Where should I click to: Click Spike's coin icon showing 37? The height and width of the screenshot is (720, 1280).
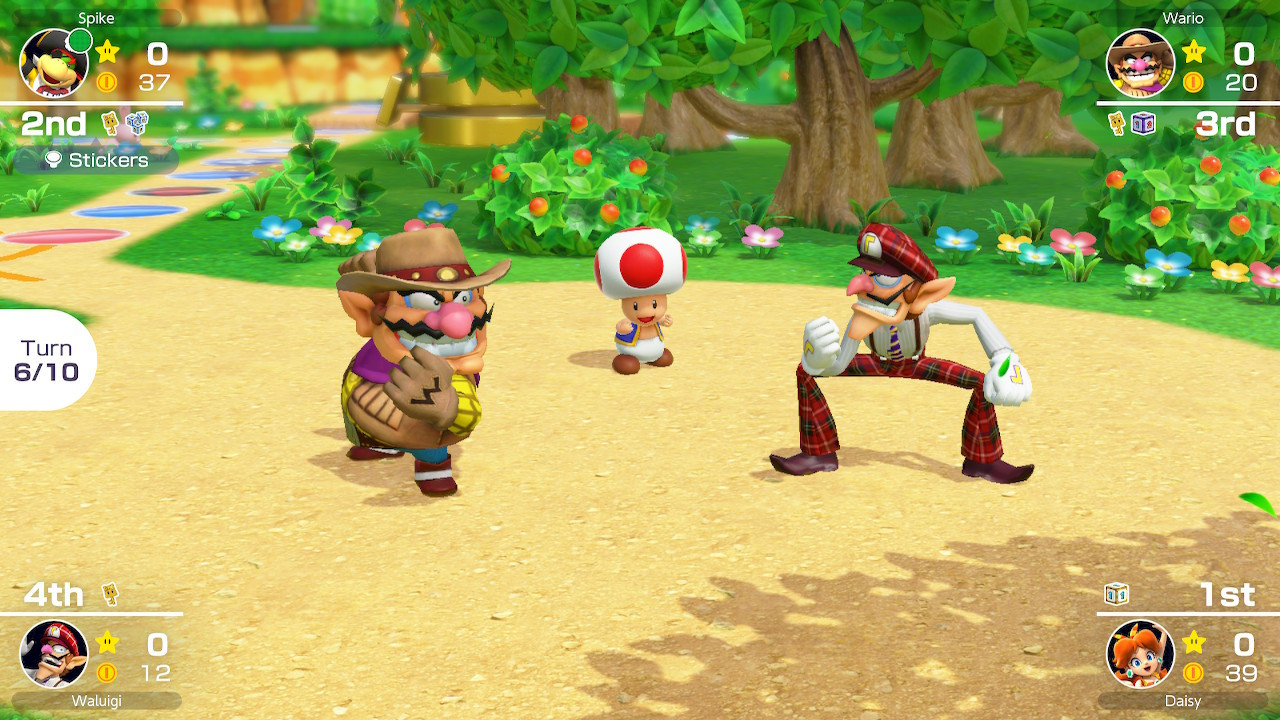107,81
